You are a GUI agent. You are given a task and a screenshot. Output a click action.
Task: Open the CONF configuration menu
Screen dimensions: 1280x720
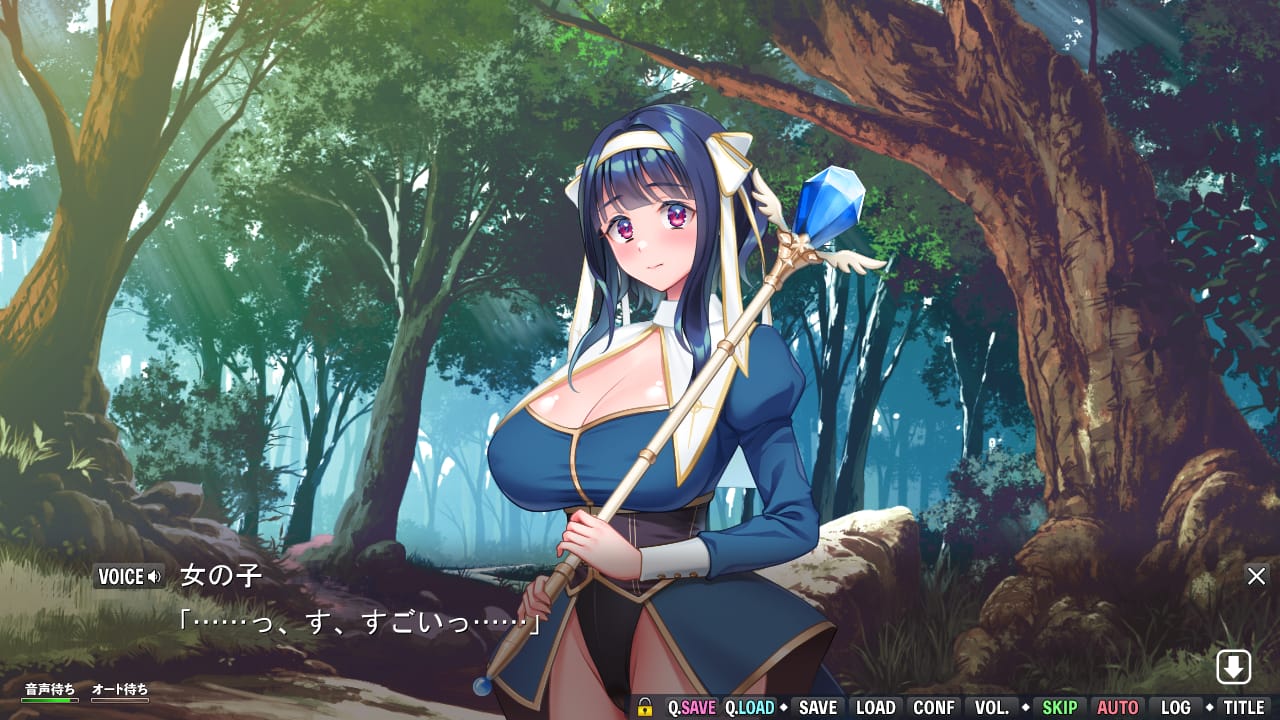click(x=934, y=707)
